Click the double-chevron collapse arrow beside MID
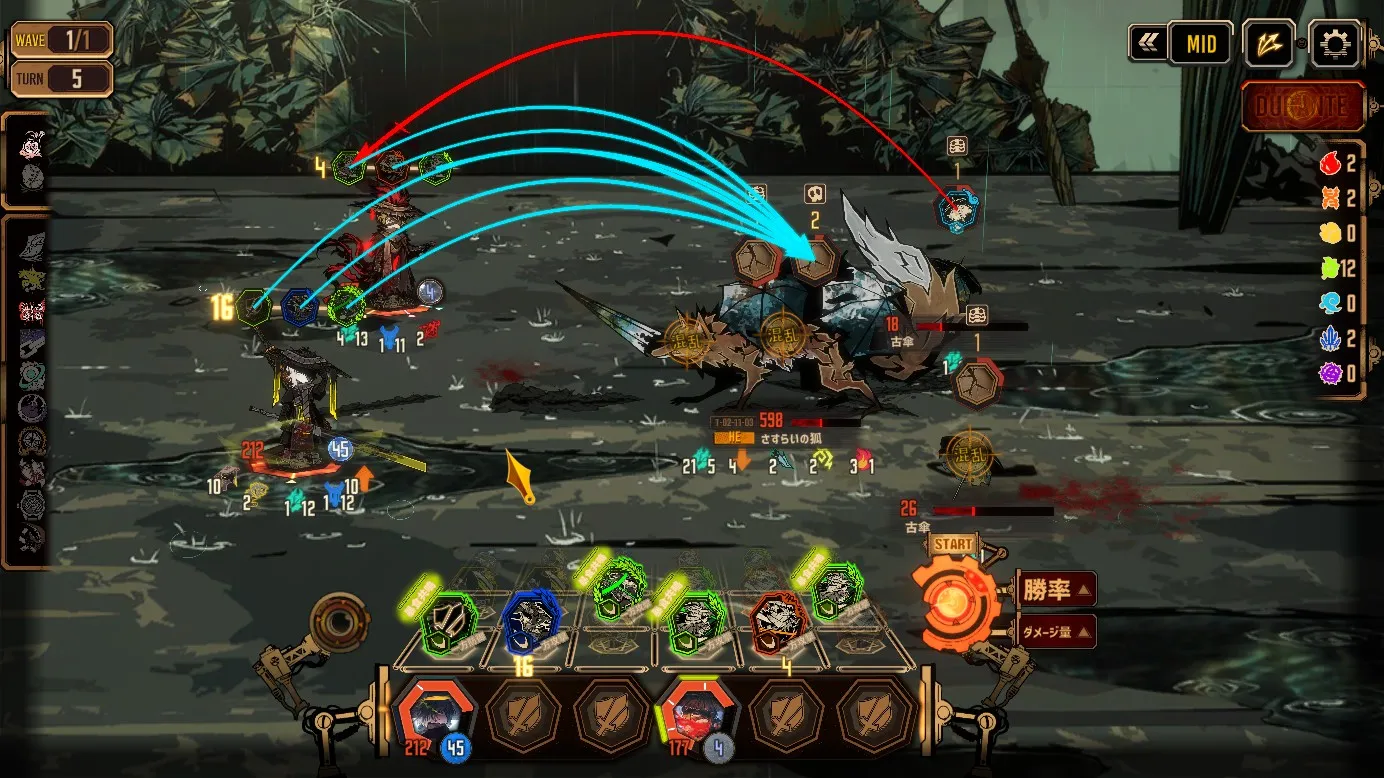This screenshot has width=1384, height=778. pyautogui.click(x=1146, y=44)
